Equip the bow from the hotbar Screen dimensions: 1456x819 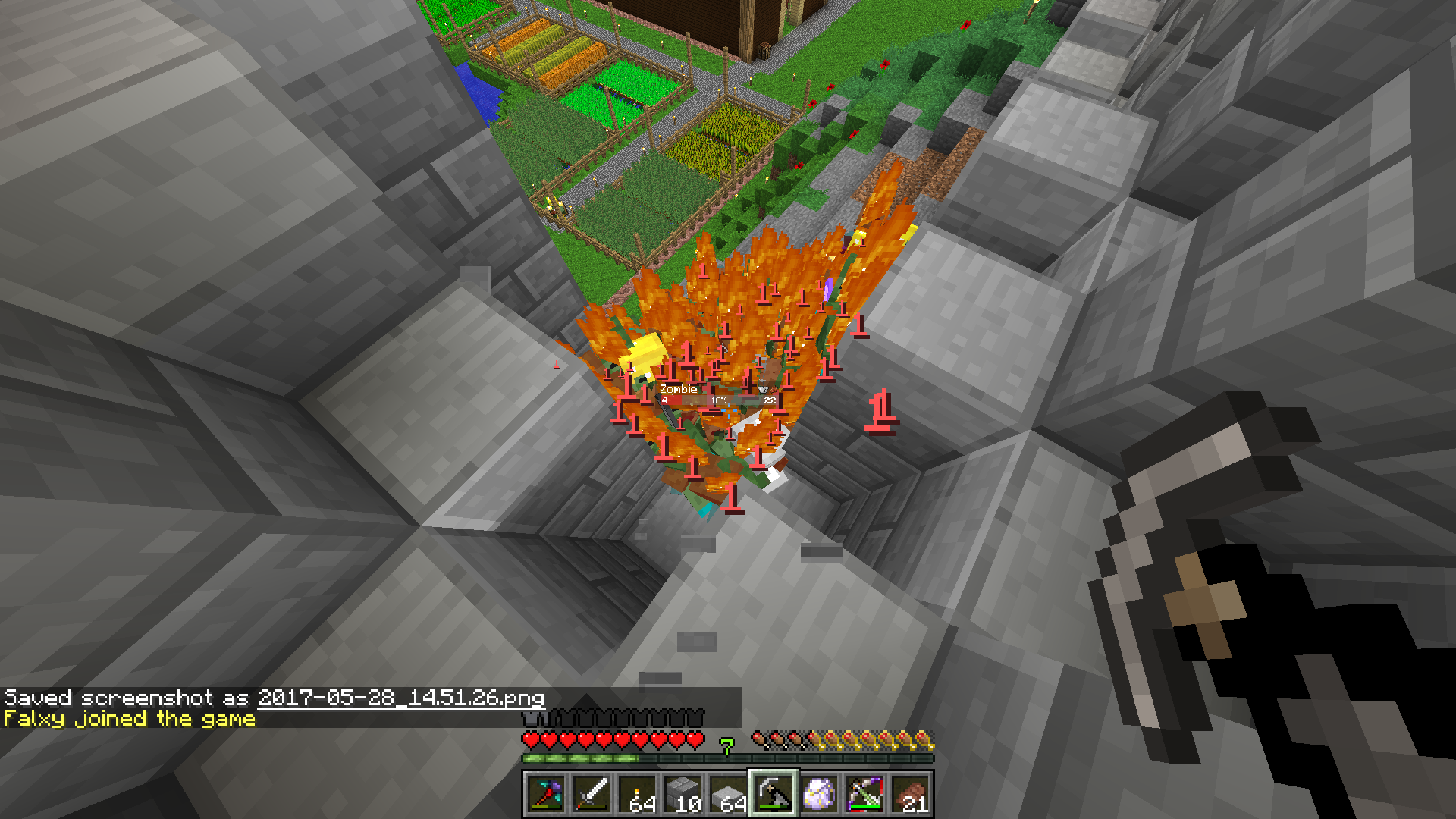(864, 794)
